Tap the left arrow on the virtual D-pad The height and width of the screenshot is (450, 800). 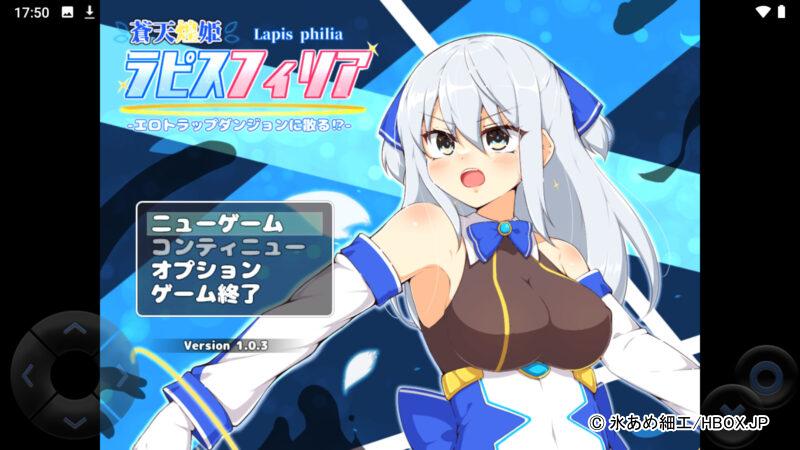pos(28,376)
